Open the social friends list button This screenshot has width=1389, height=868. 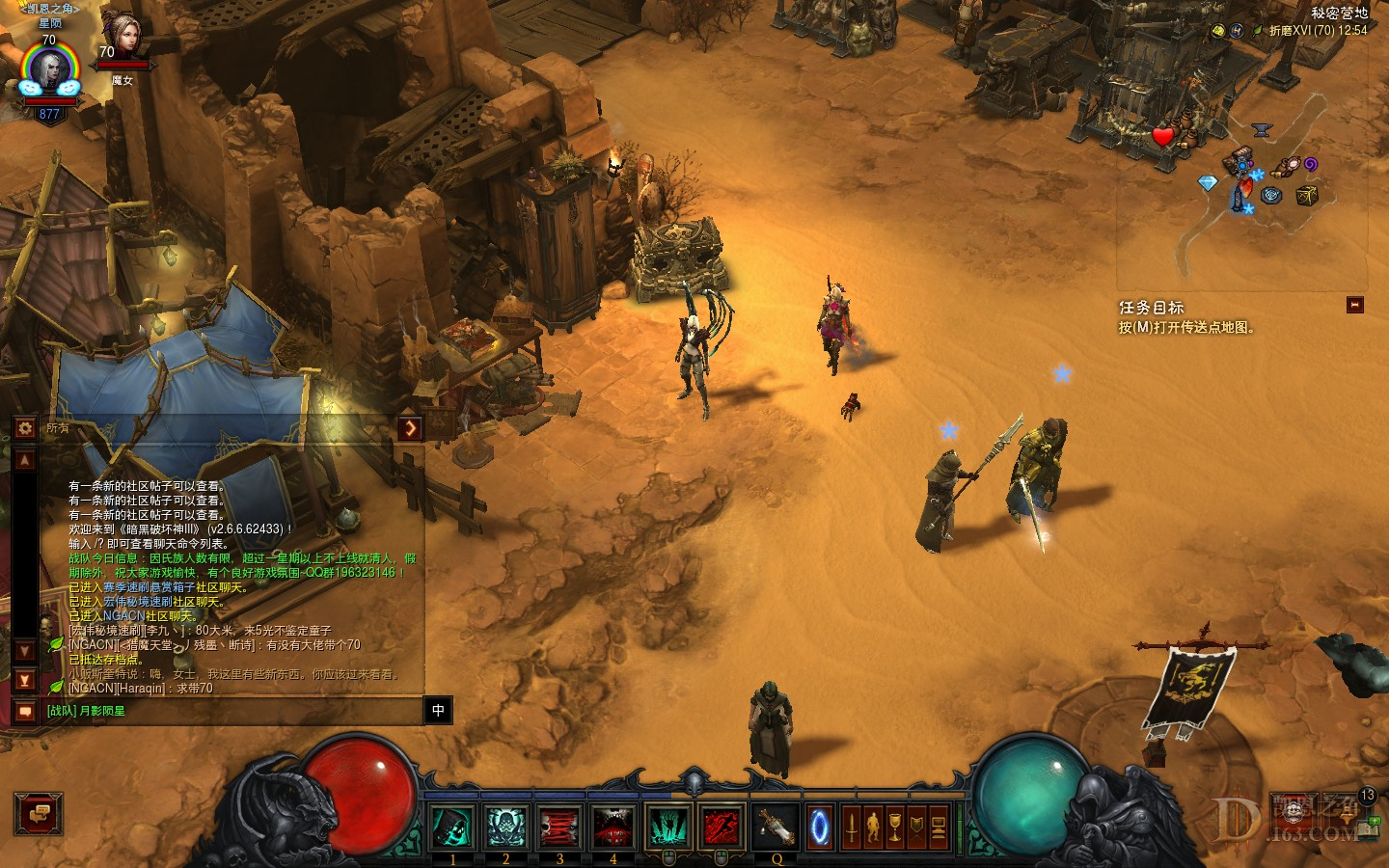tap(39, 815)
